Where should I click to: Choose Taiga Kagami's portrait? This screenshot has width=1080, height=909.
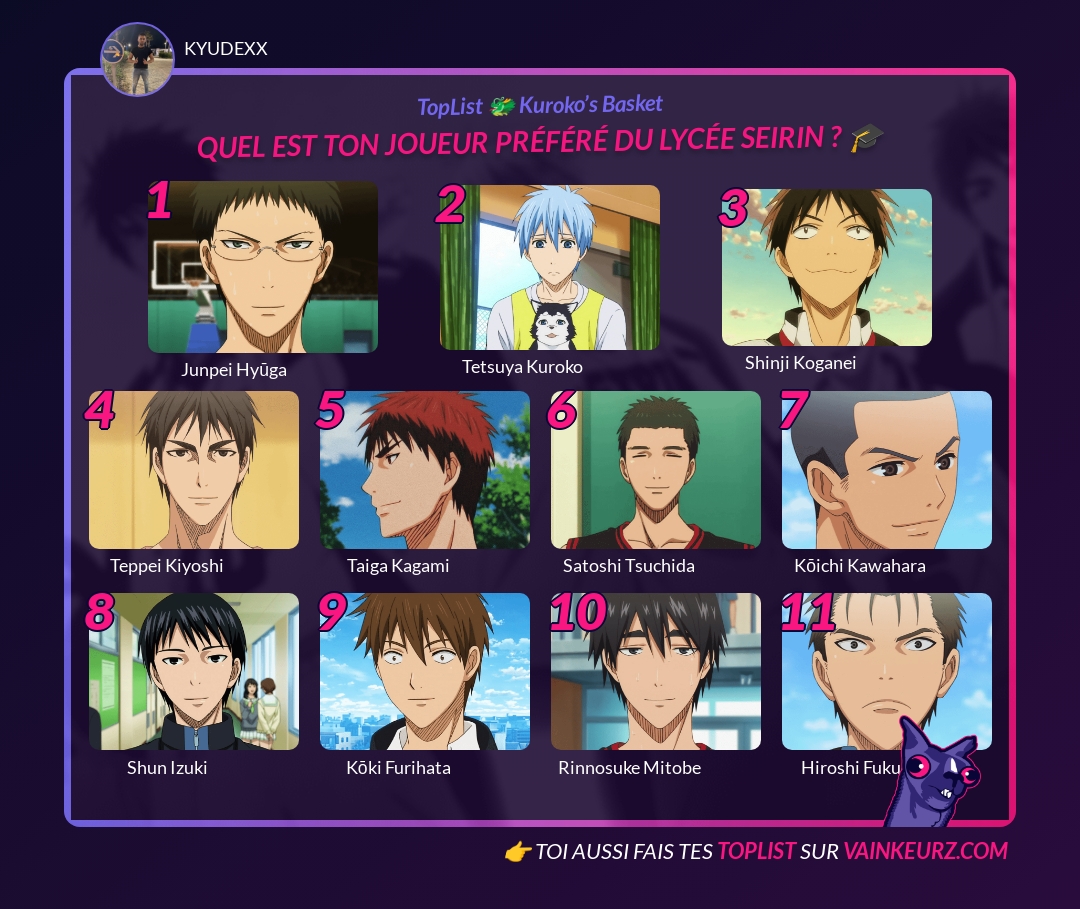(x=425, y=470)
